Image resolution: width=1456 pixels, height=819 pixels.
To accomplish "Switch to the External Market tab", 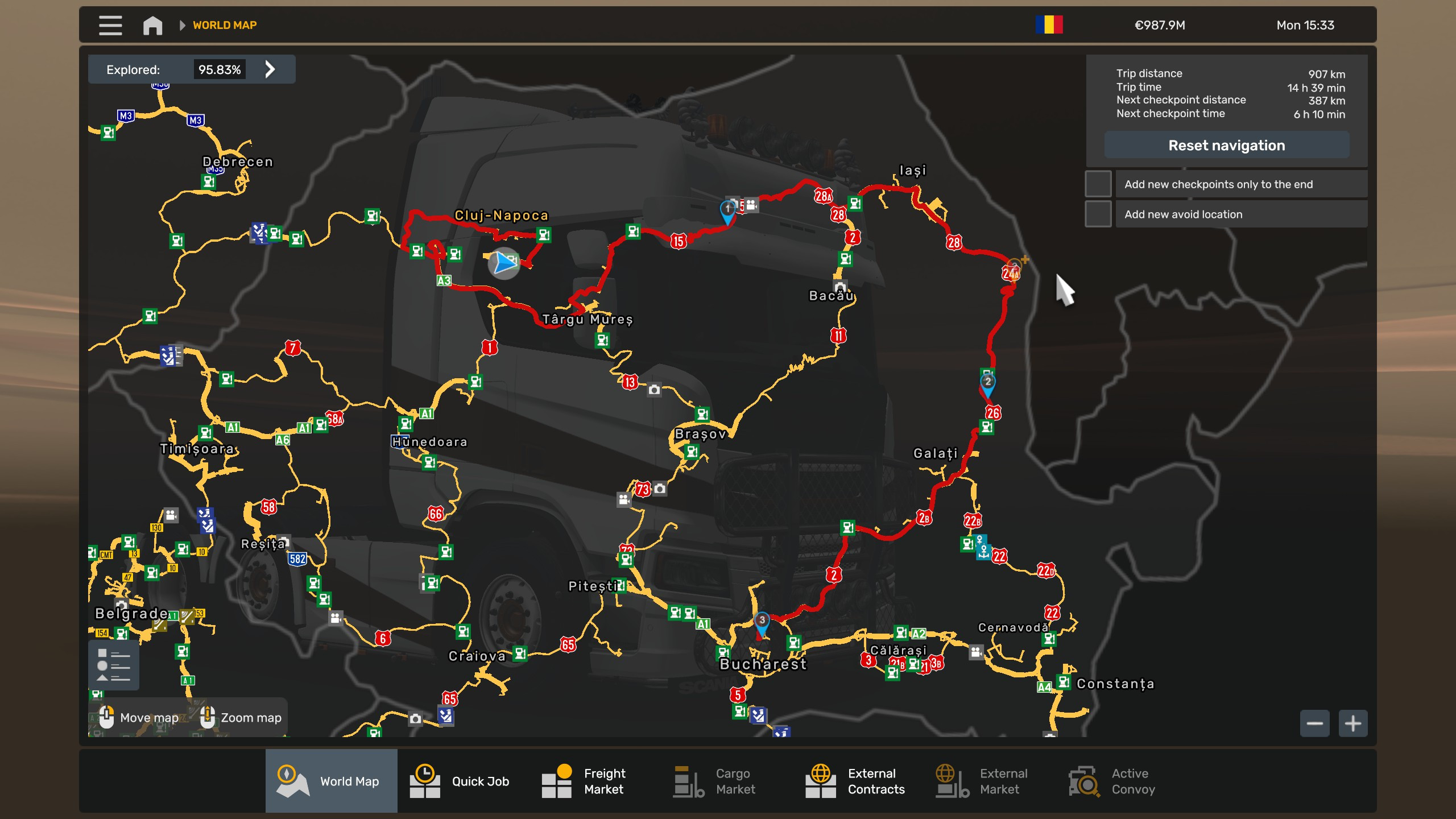I will [x=950, y=781].
